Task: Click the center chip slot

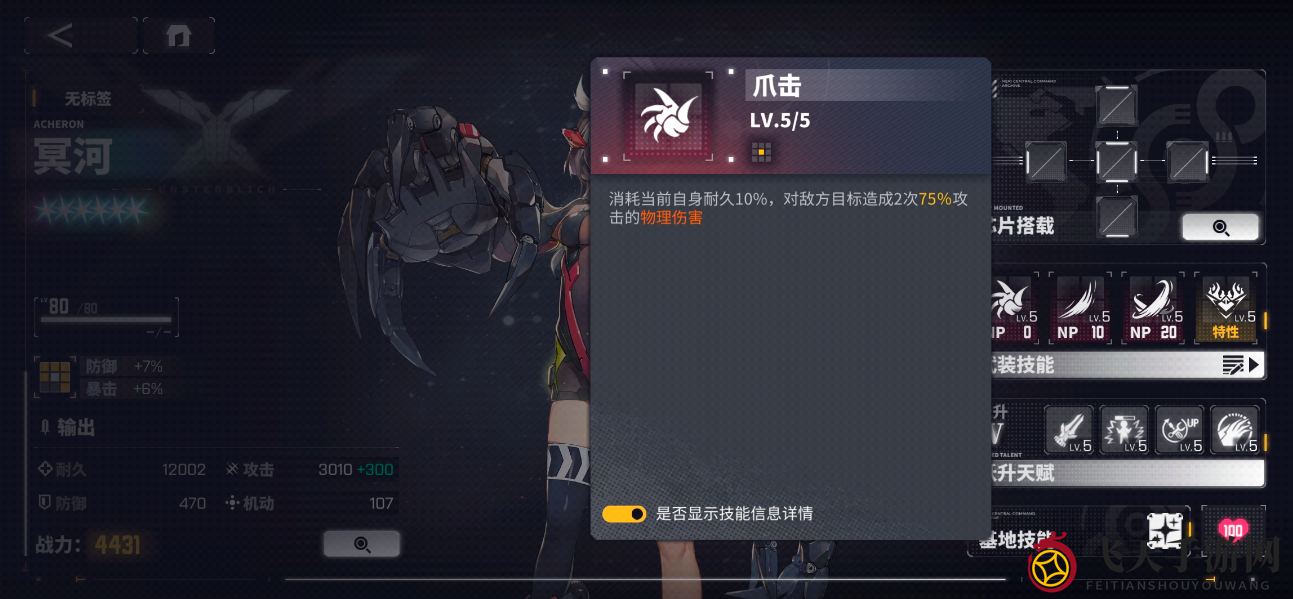Action: click(1116, 161)
